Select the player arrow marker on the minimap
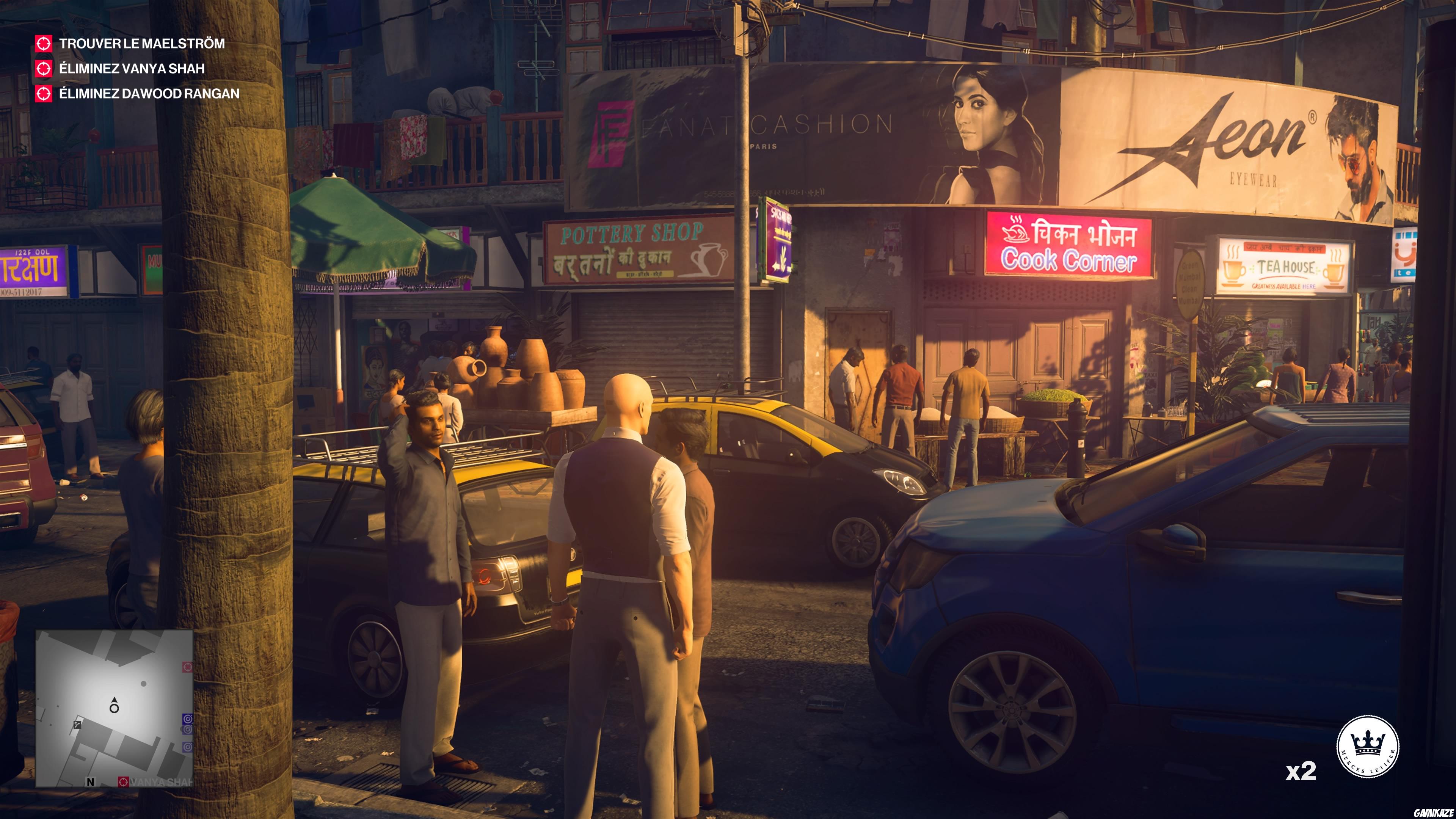Image resolution: width=1456 pixels, height=819 pixels. (115, 705)
